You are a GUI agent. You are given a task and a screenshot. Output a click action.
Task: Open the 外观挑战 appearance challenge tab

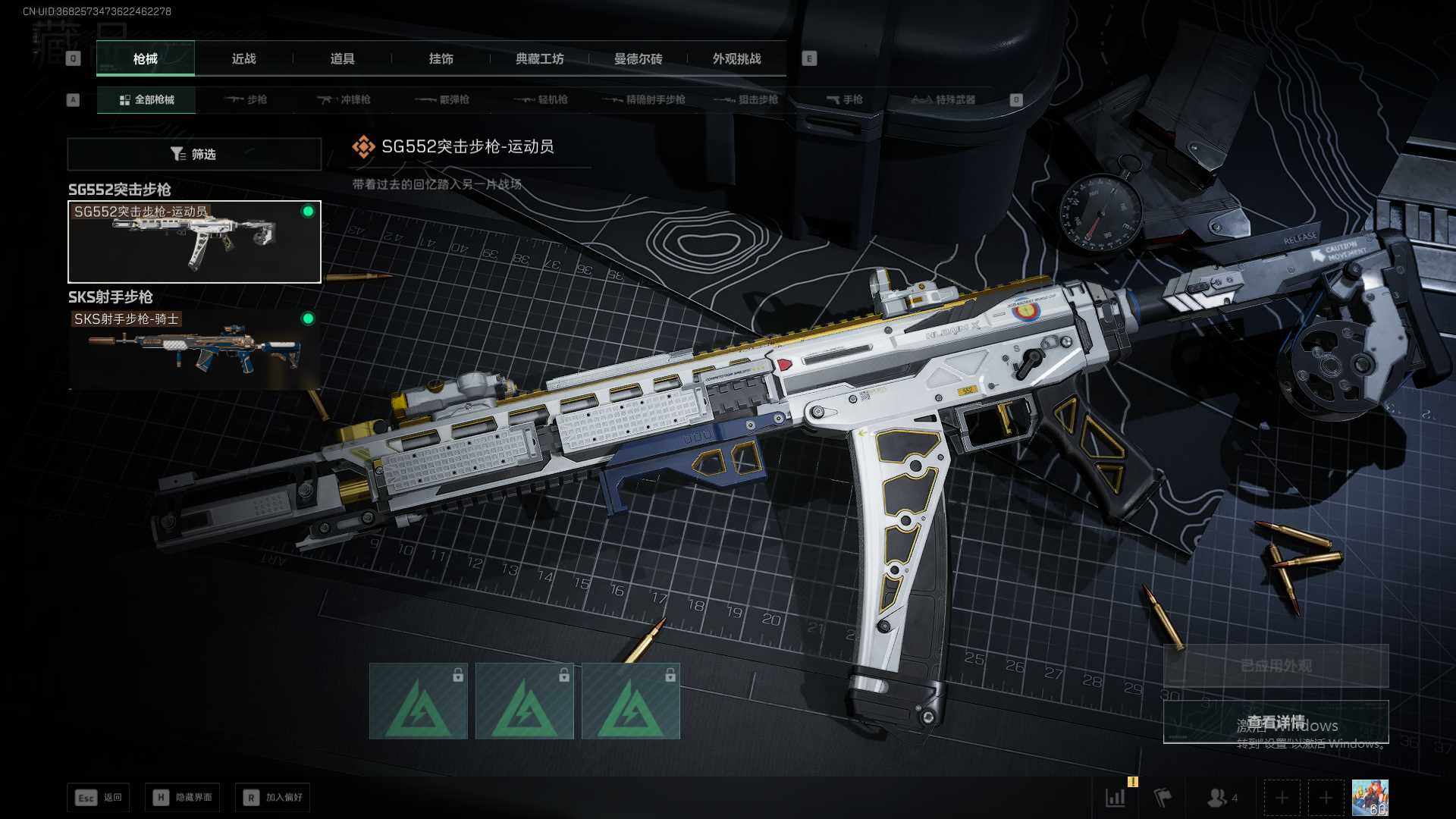[736, 58]
